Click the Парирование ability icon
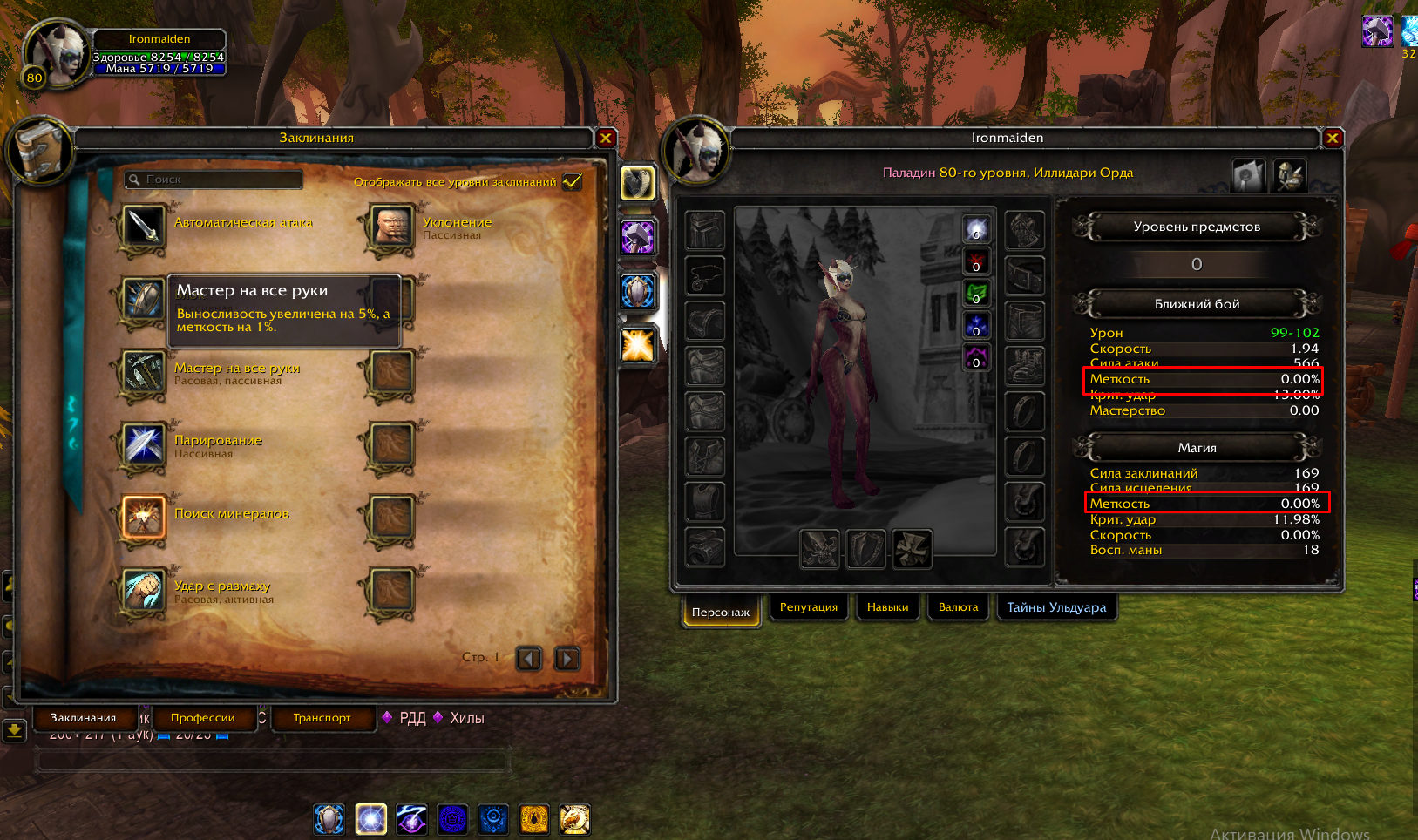Image resolution: width=1418 pixels, height=840 pixels. click(144, 444)
